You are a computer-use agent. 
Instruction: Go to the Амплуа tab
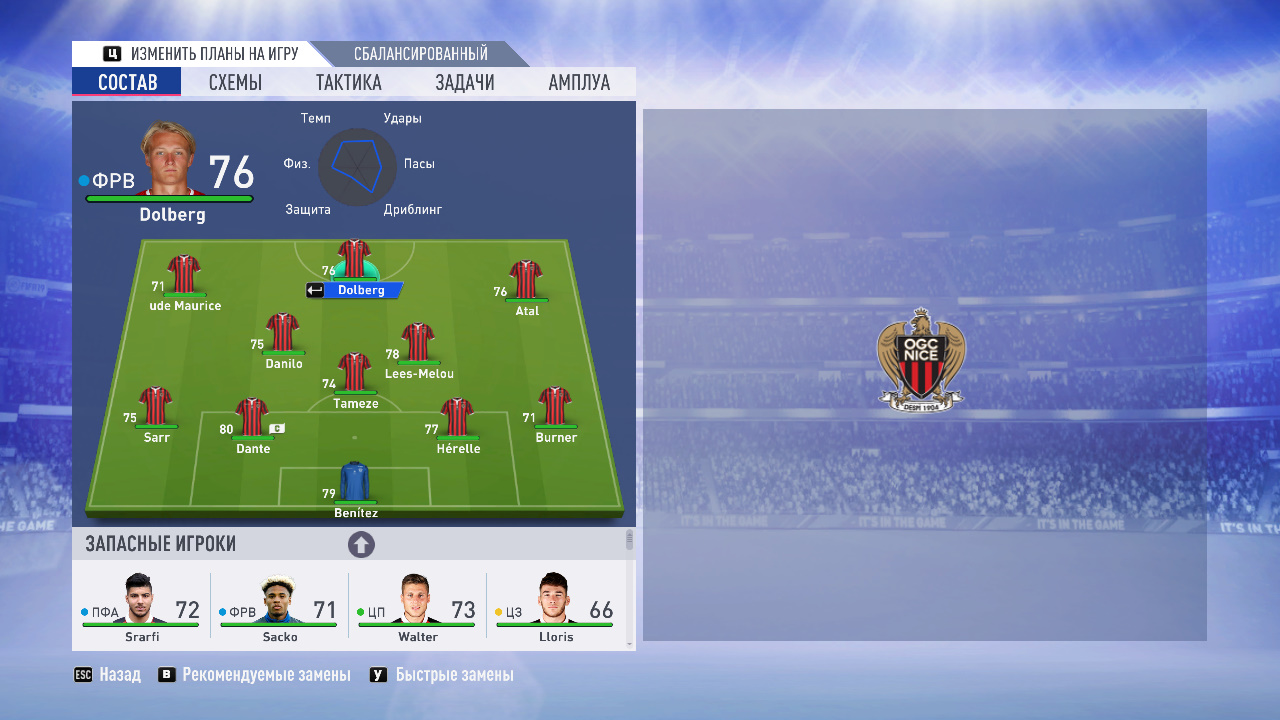[579, 82]
